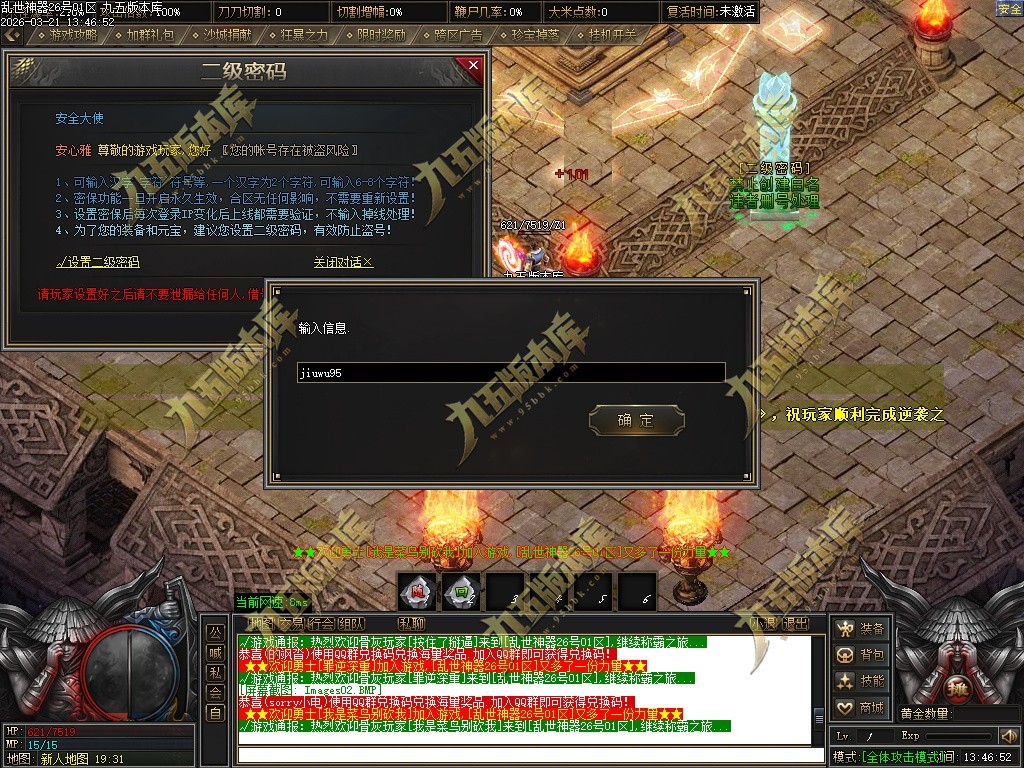Open the 背包 backpack
1024x768 pixels.
point(862,655)
